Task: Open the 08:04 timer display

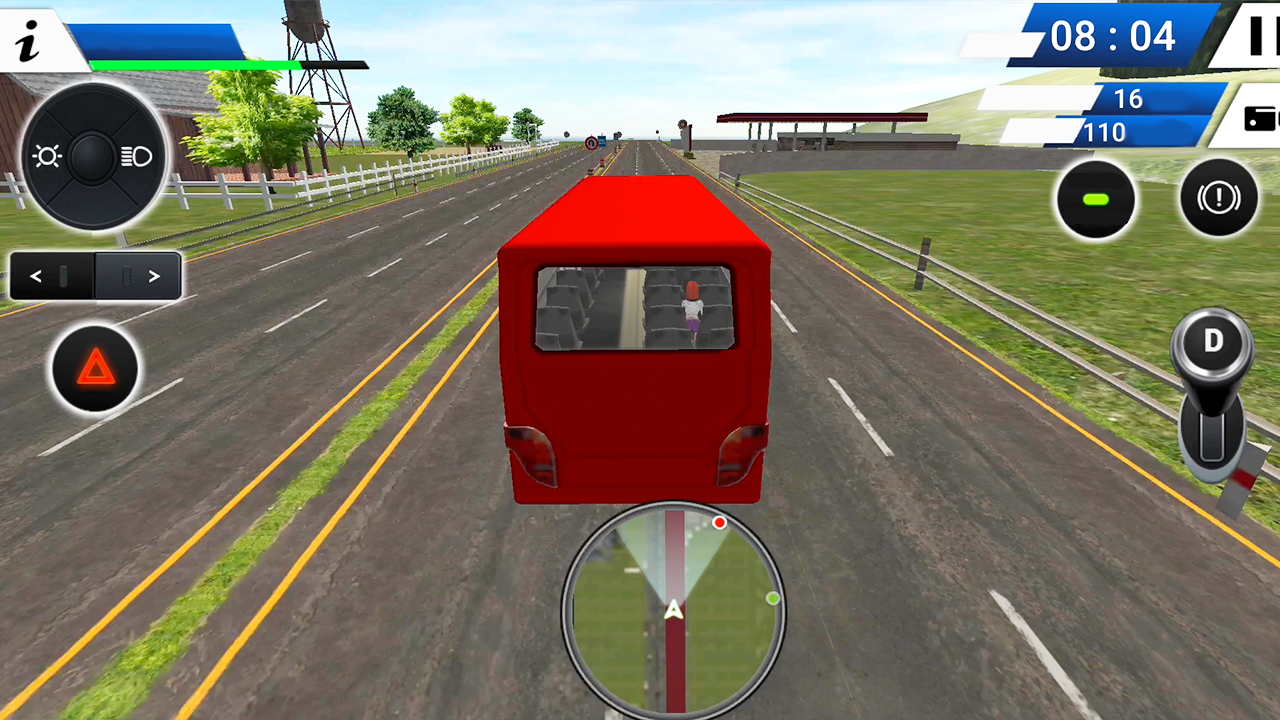Action: click(x=1114, y=36)
